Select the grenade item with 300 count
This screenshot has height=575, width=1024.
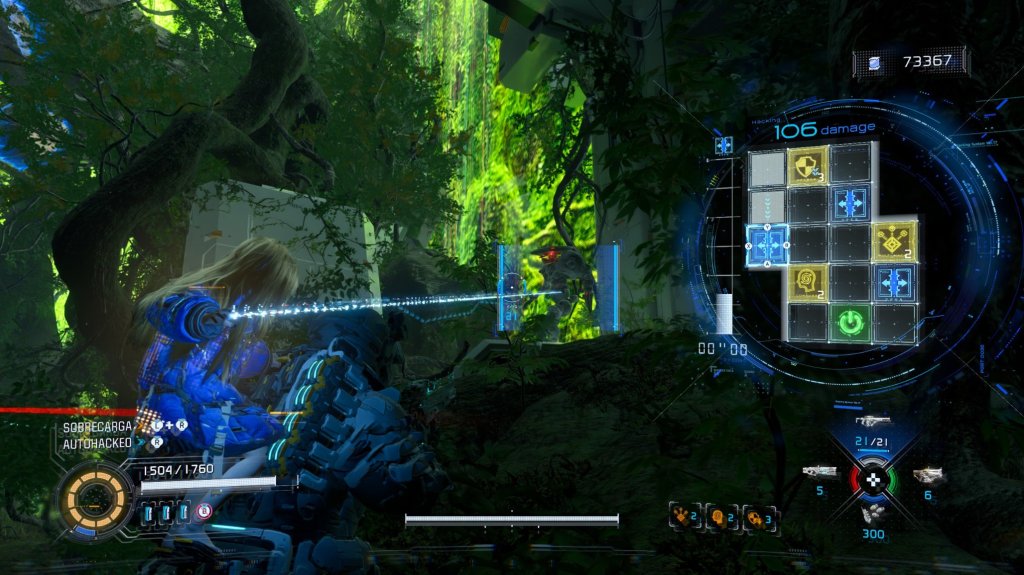click(x=874, y=515)
